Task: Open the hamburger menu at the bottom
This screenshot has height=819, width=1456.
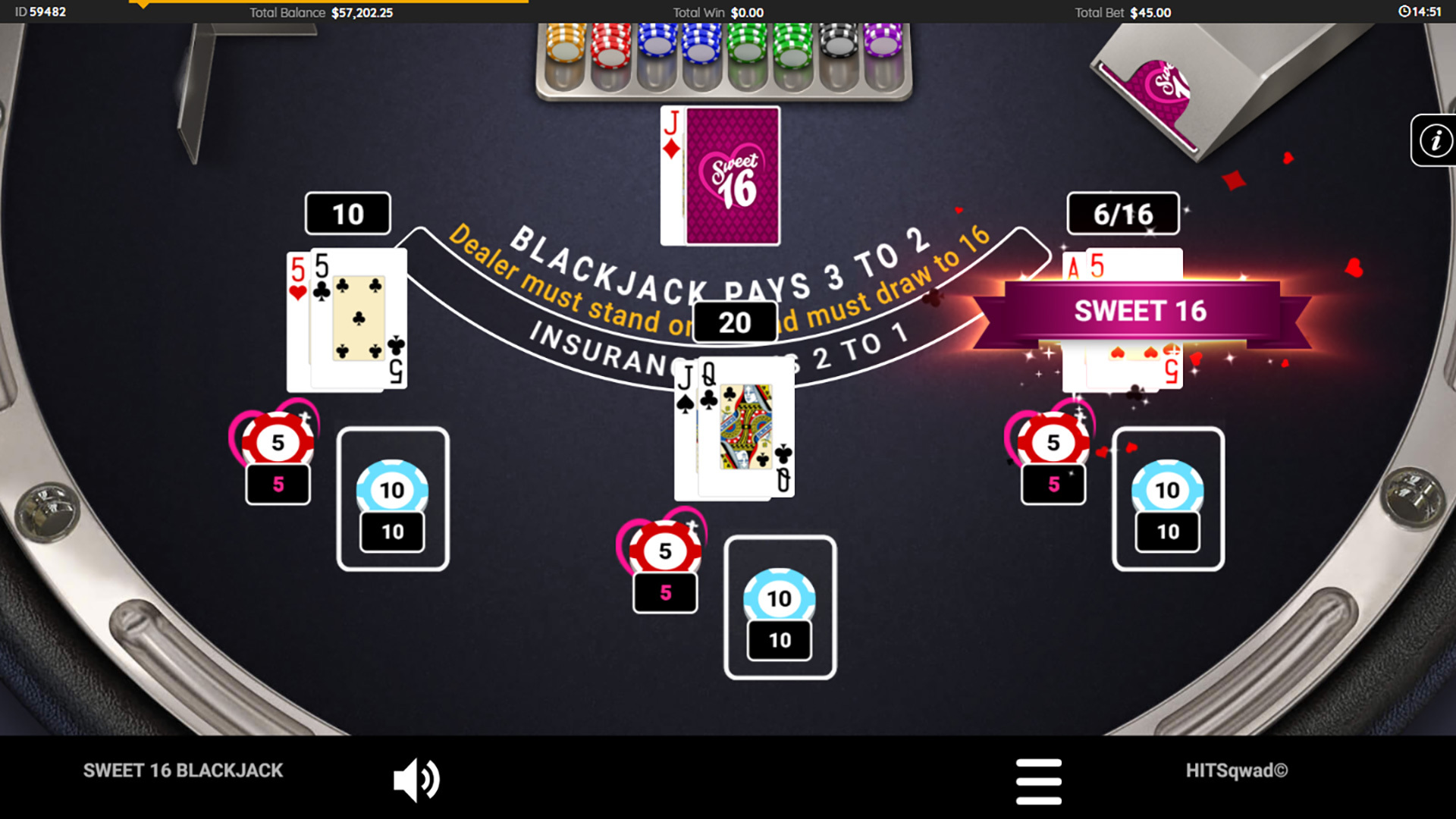Action: [x=1040, y=780]
